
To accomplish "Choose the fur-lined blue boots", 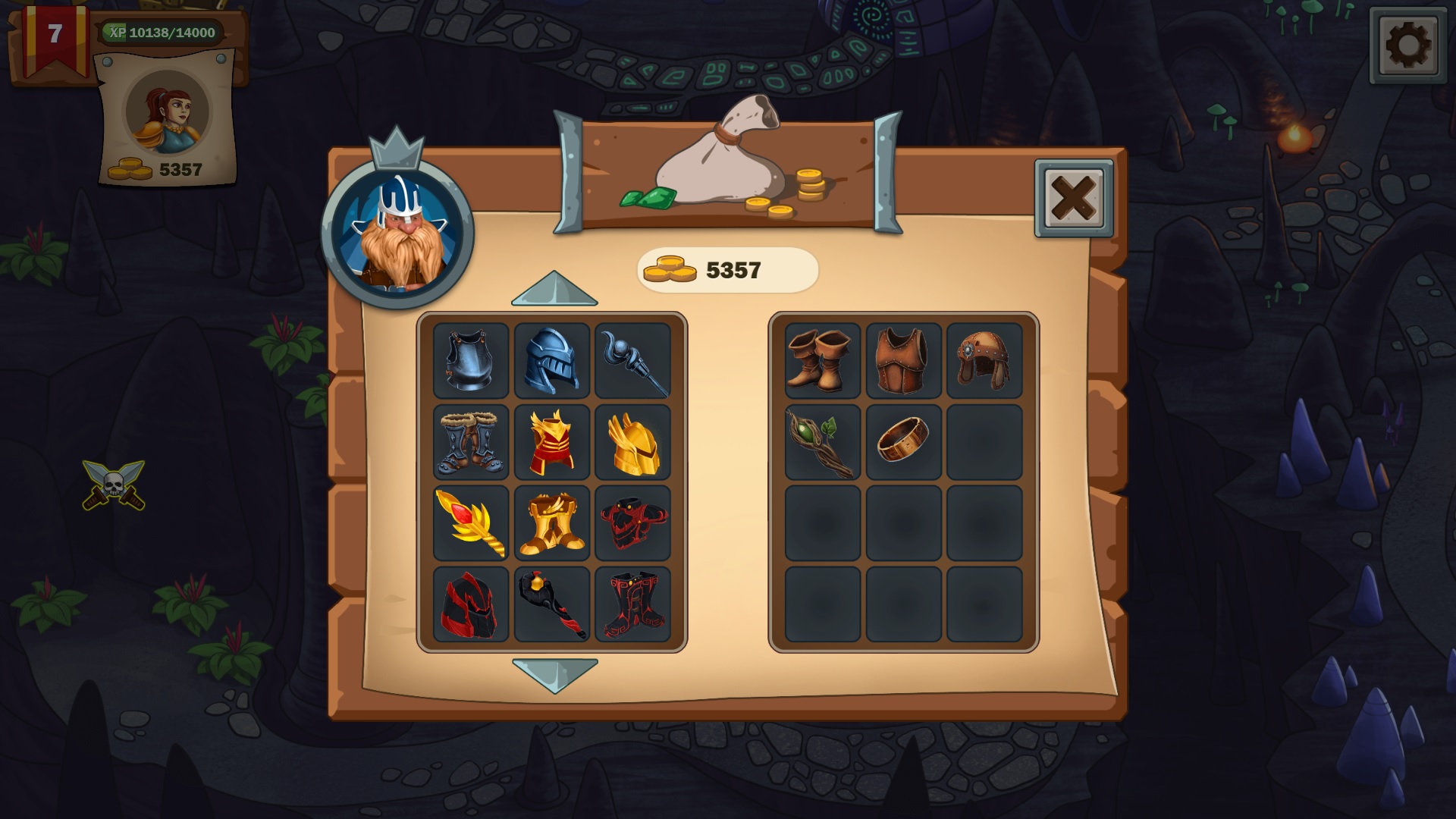I will (x=470, y=442).
